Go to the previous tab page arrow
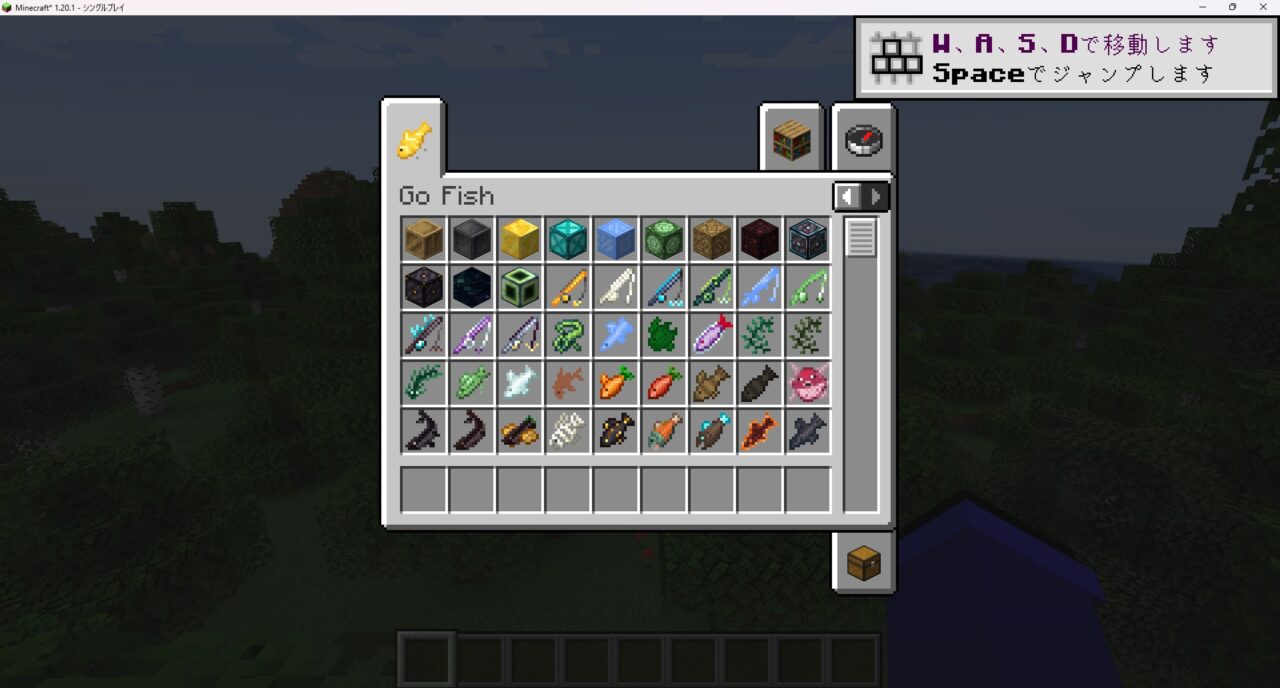 point(847,196)
